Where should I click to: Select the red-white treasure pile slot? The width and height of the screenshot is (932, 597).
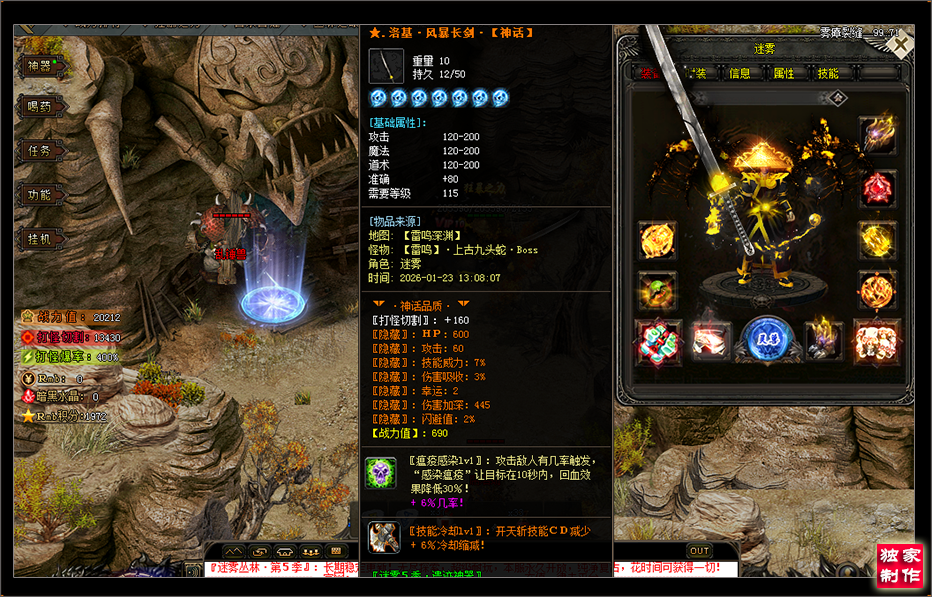pyautogui.click(x=877, y=342)
